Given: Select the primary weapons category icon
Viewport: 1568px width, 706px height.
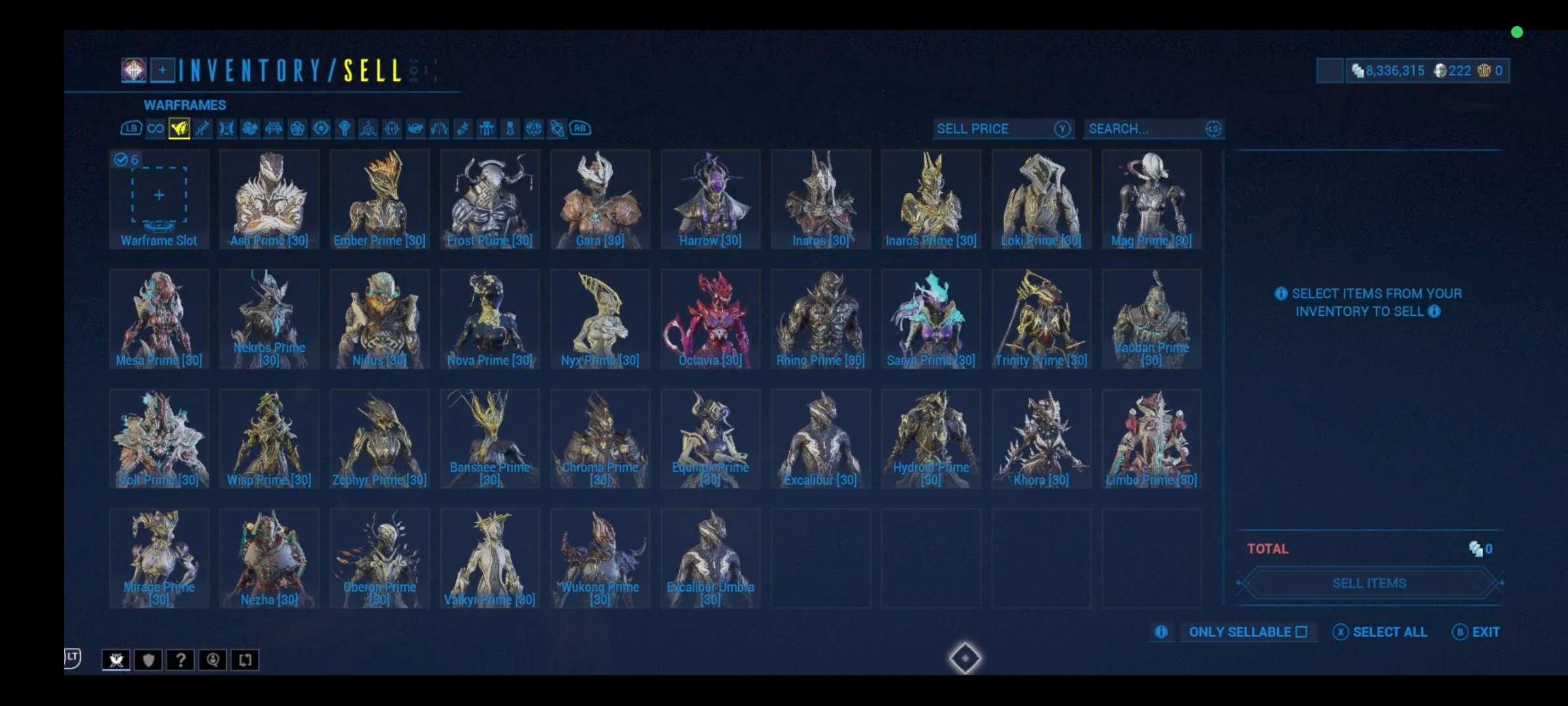Looking at the screenshot, I should (203, 129).
